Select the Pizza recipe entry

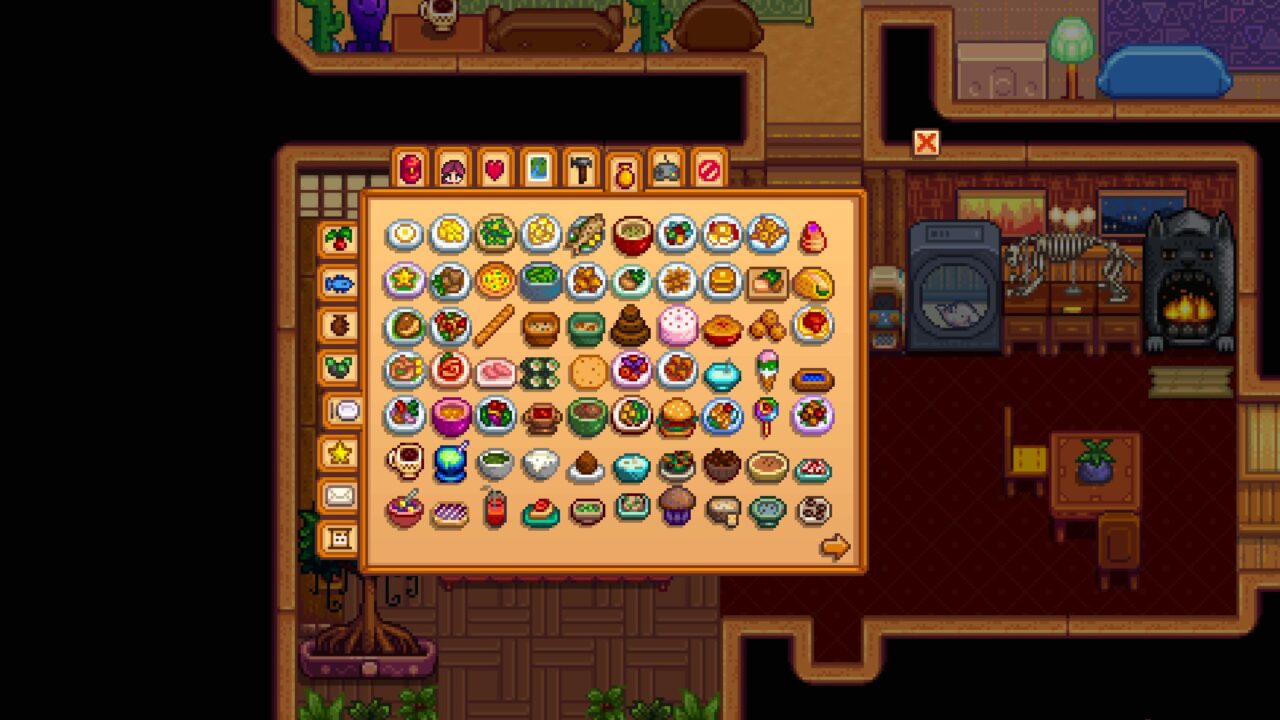[x=497, y=281]
